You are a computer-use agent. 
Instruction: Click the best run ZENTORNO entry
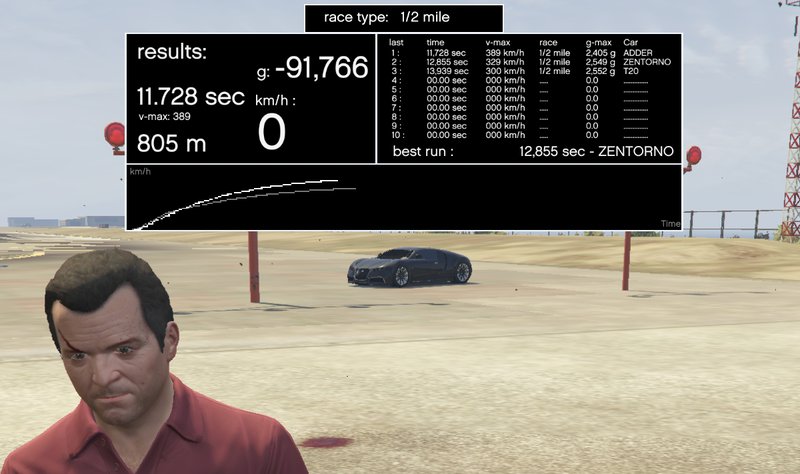pos(596,152)
